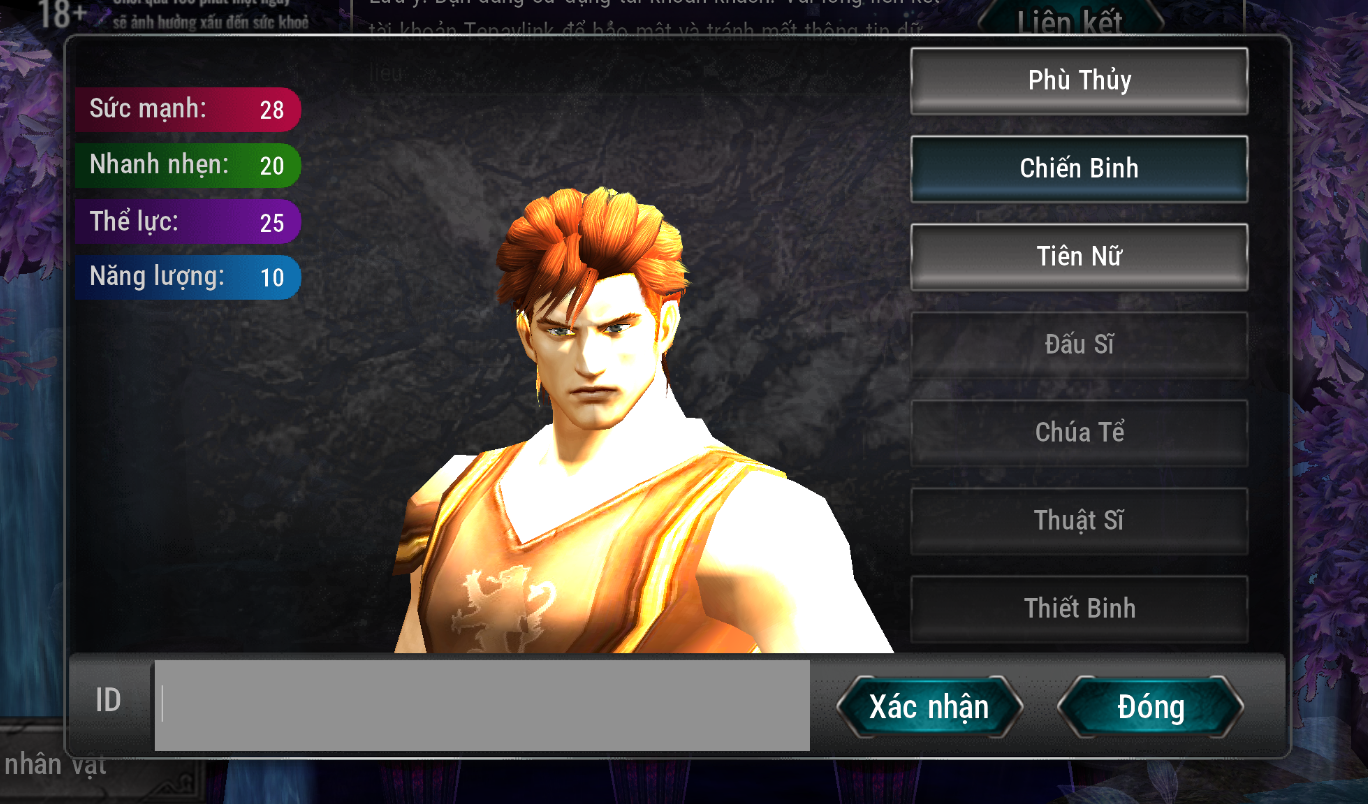This screenshot has height=804, width=1368.
Task: Close the dialog with Đóng
Action: [x=1150, y=707]
